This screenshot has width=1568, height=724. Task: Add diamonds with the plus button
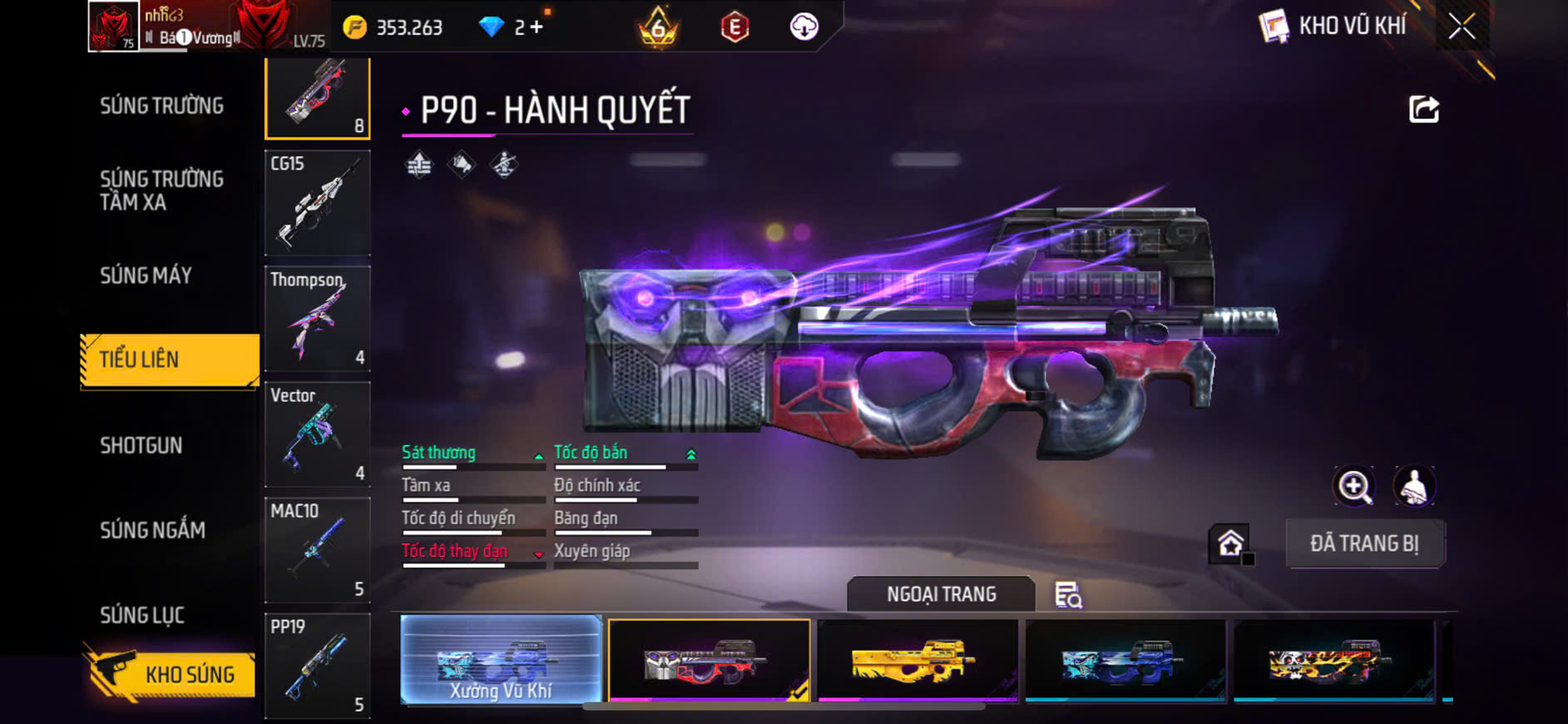coord(537,27)
